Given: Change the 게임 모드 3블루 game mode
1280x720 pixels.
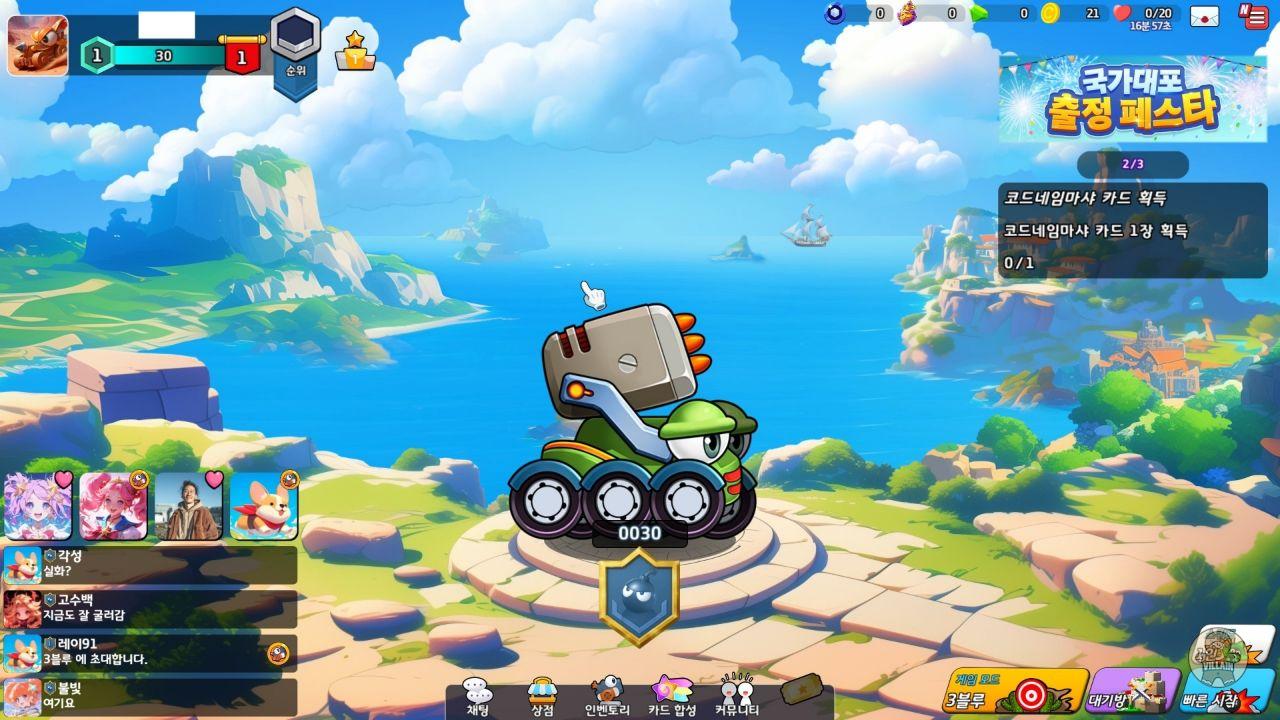Looking at the screenshot, I should [1014, 690].
